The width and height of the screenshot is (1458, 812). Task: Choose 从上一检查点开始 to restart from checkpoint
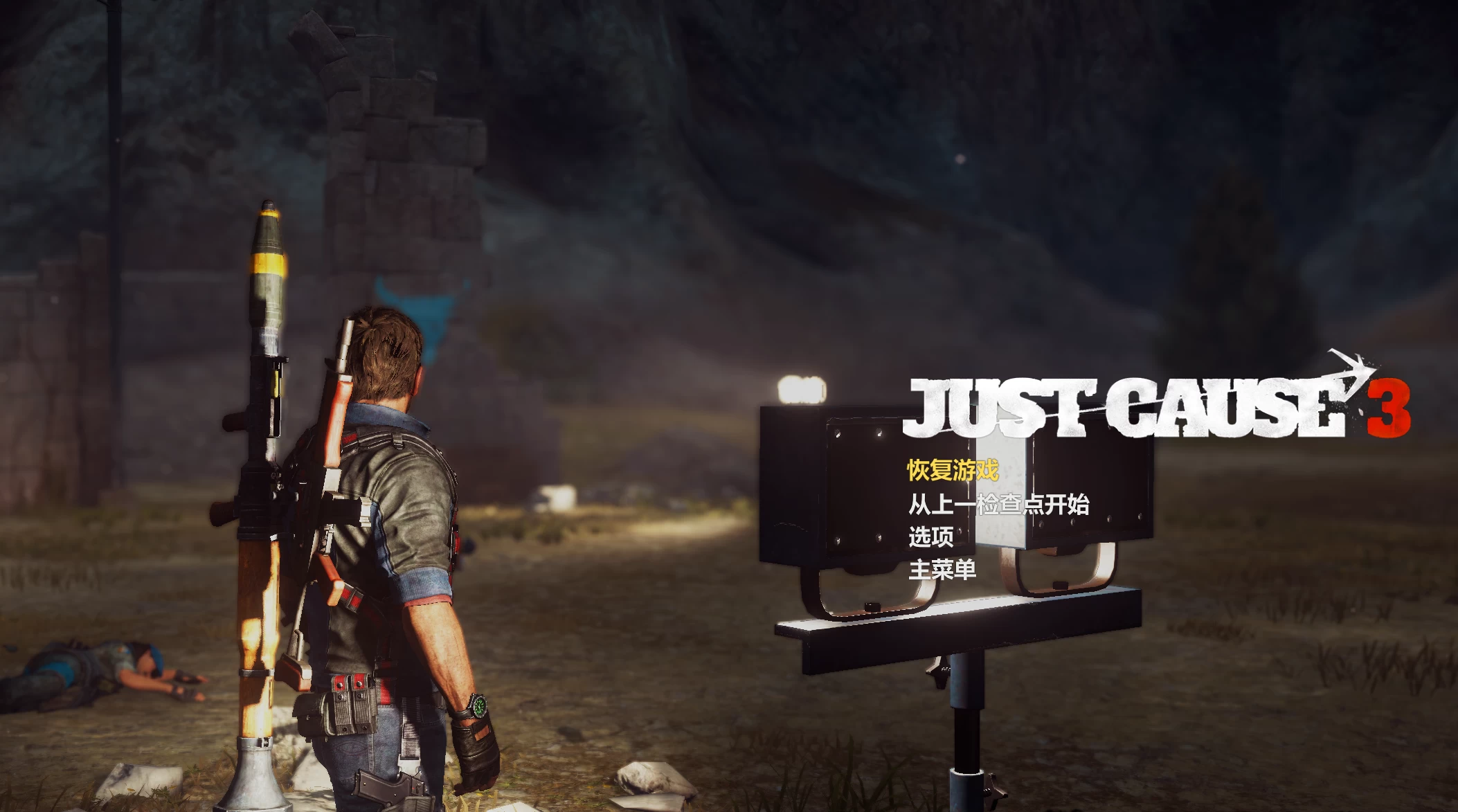click(x=998, y=504)
